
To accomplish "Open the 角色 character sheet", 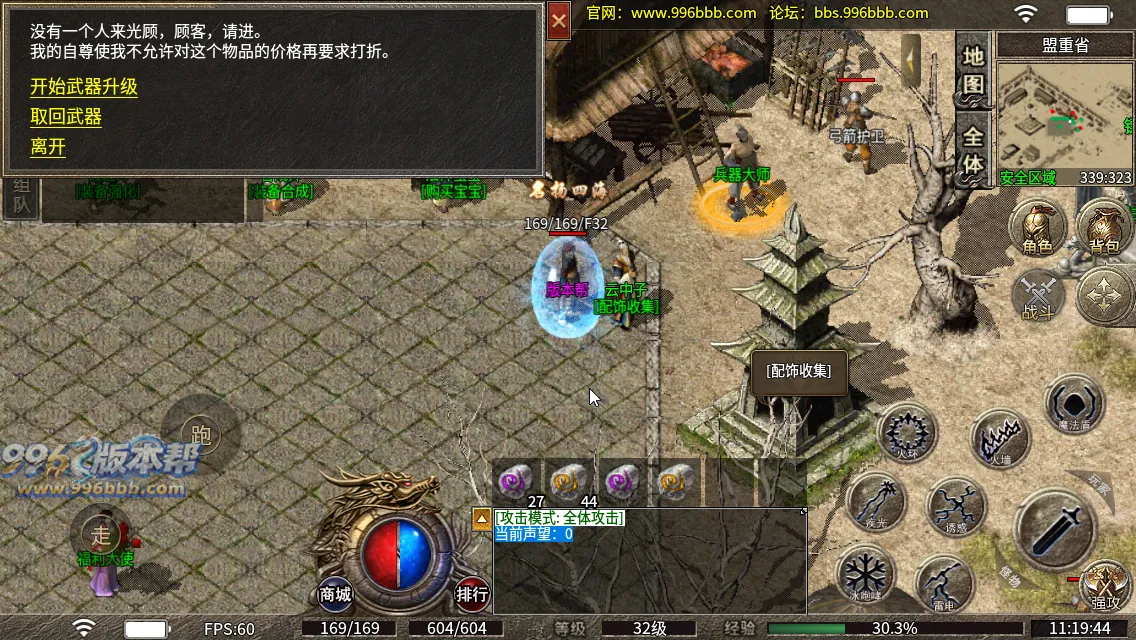I will (1037, 226).
